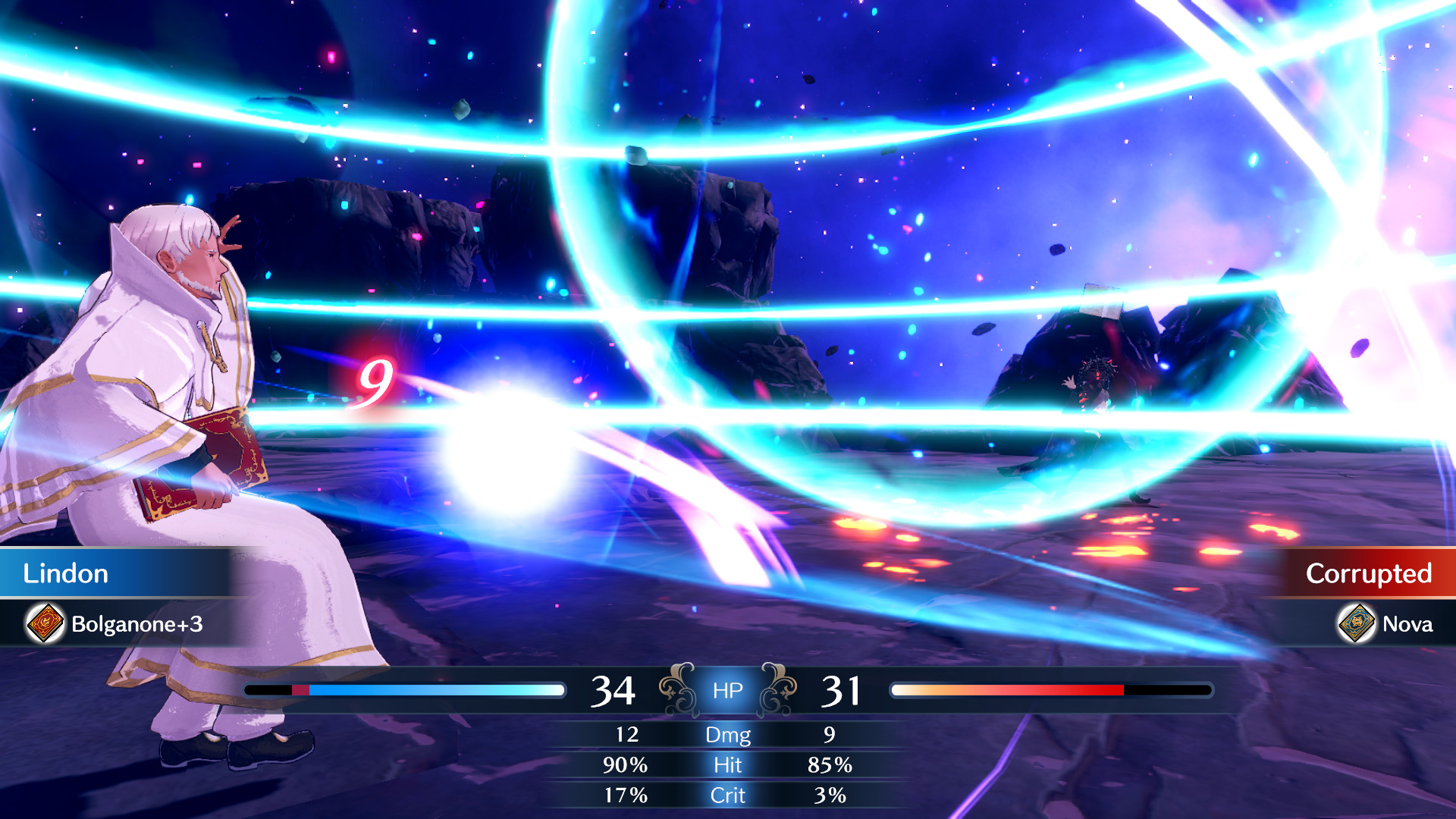
Task: Select the Lindon name label
Action: pos(64,573)
